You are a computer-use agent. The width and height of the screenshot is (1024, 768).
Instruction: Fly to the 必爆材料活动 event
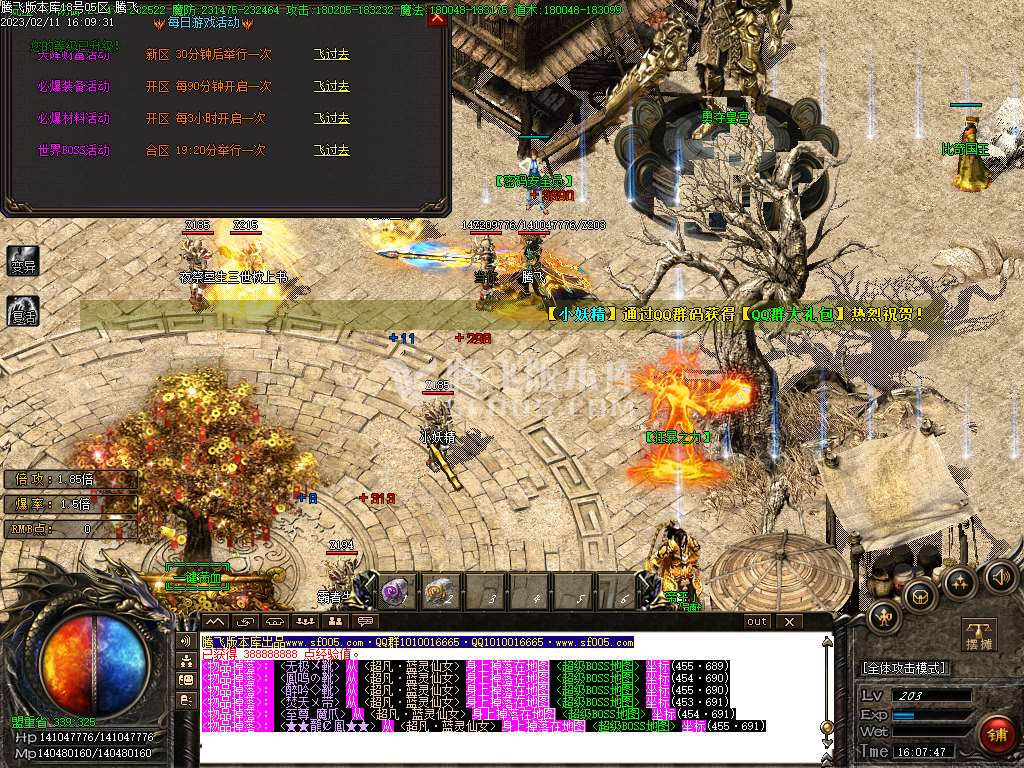tap(331, 119)
